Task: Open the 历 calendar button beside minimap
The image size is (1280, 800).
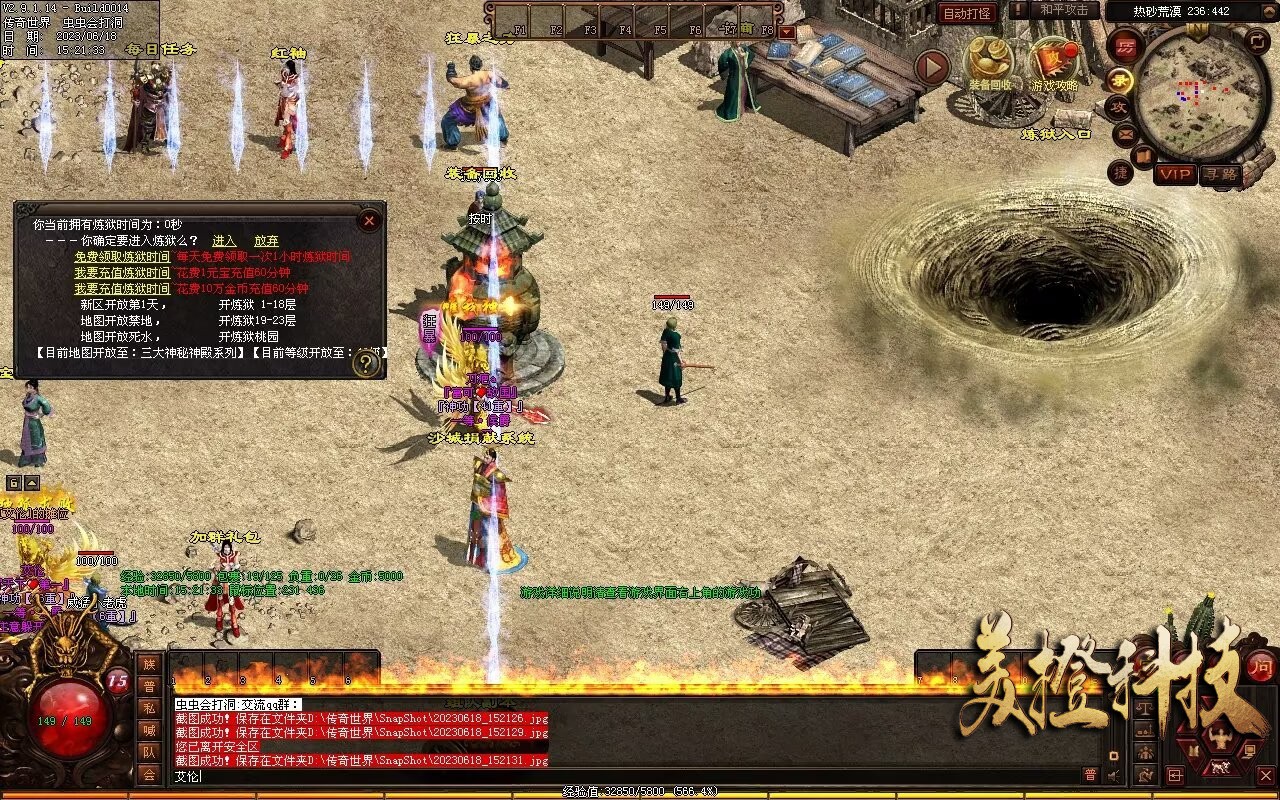Action: click(1127, 46)
